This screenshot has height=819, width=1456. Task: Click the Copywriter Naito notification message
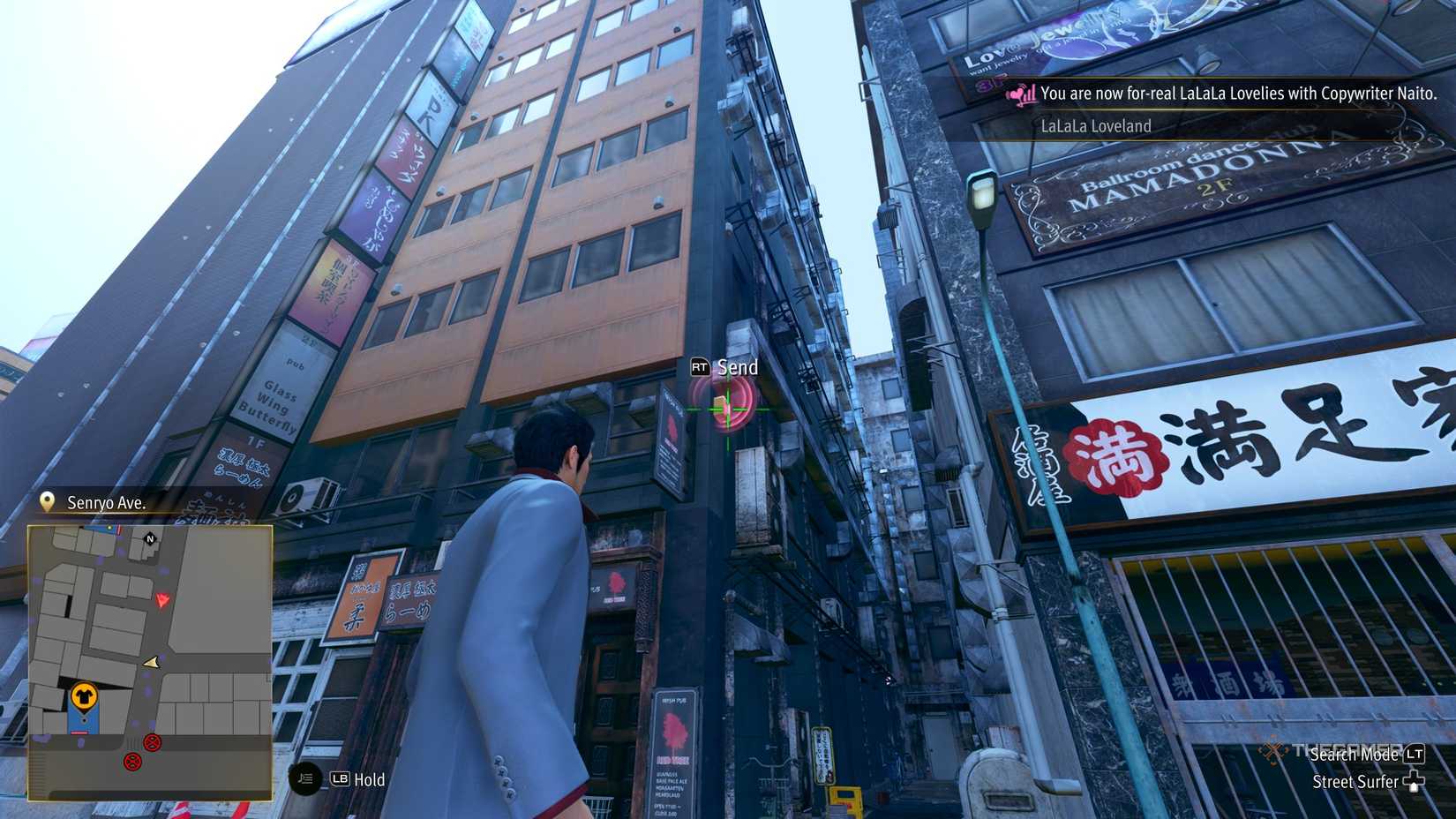pyautogui.click(x=1235, y=92)
